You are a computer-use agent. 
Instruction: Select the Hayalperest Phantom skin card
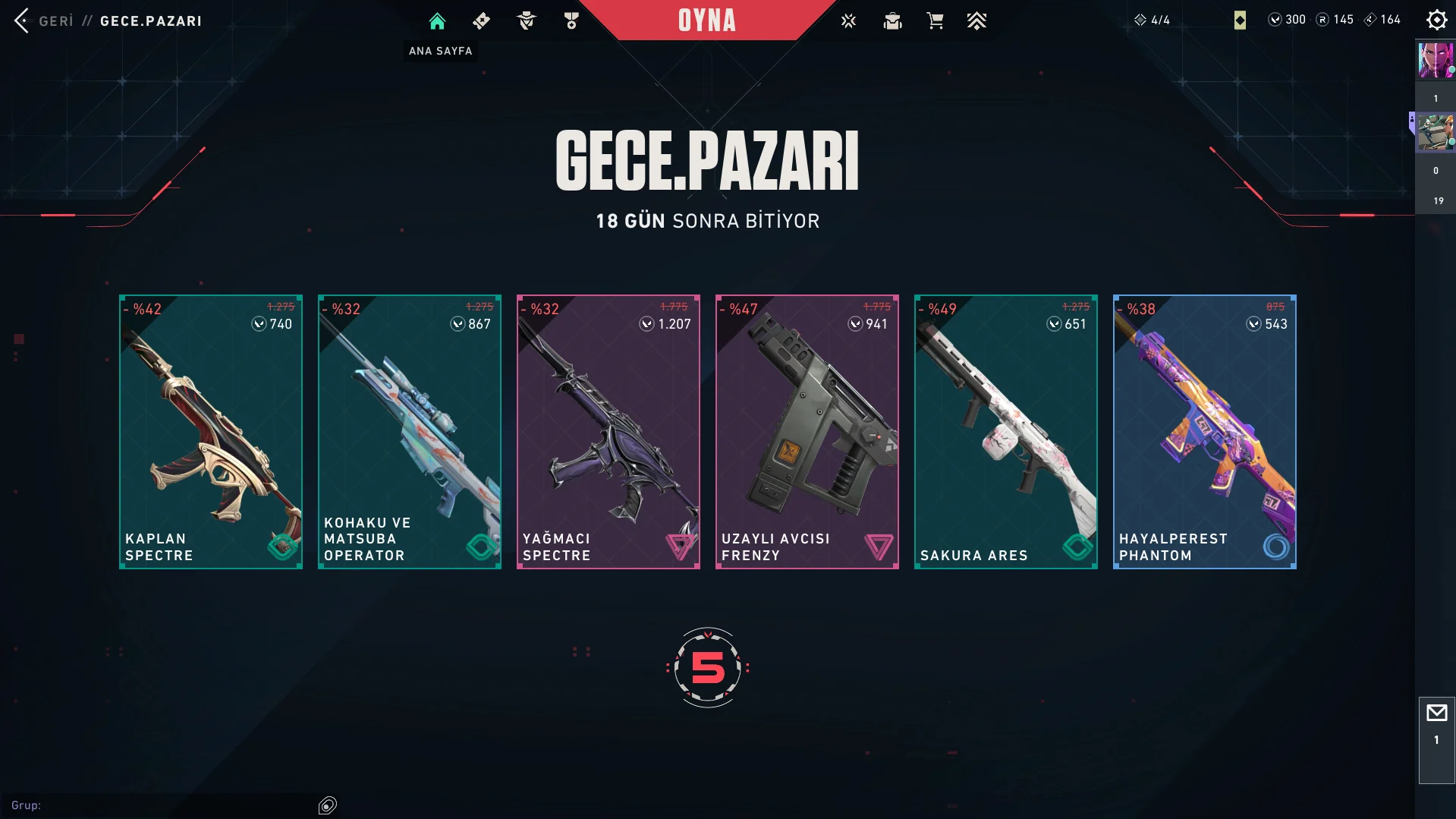[x=1205, y=431]
